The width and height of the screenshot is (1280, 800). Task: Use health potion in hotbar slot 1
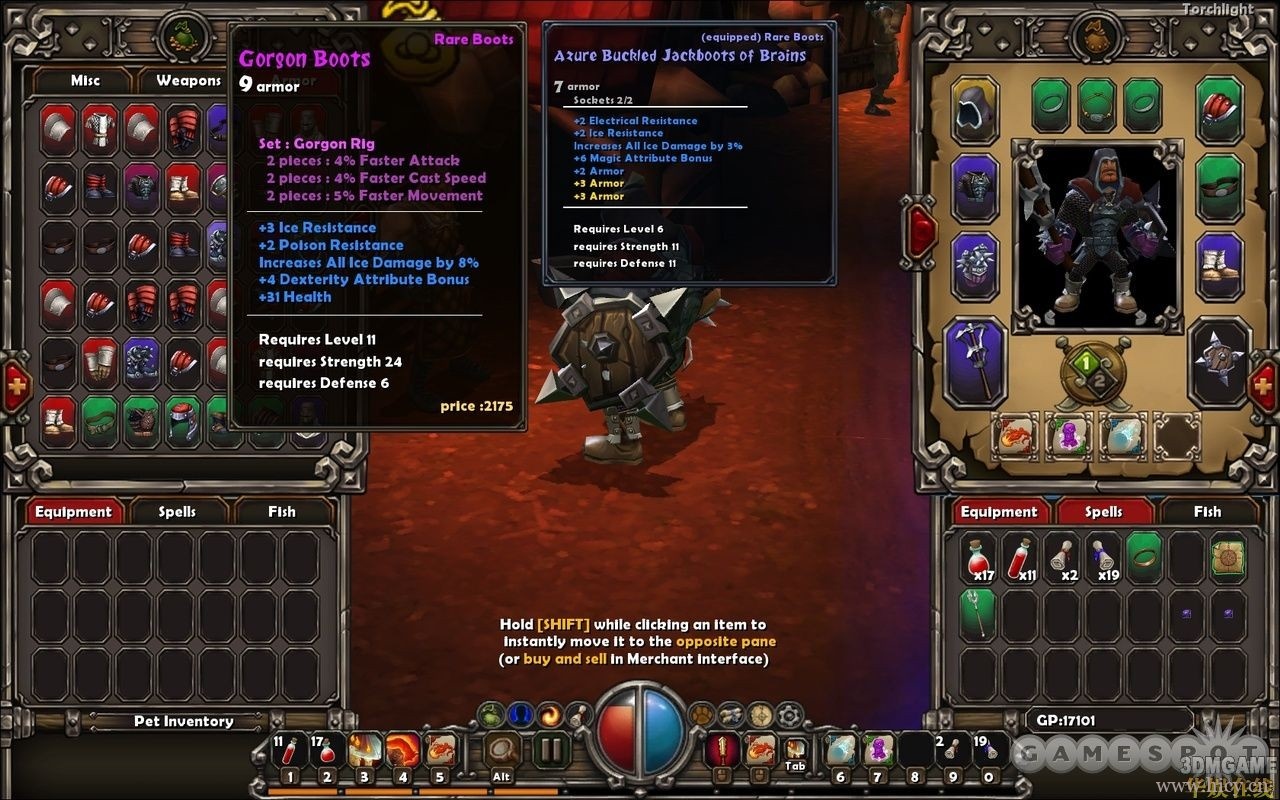click(x=290, y=752)
